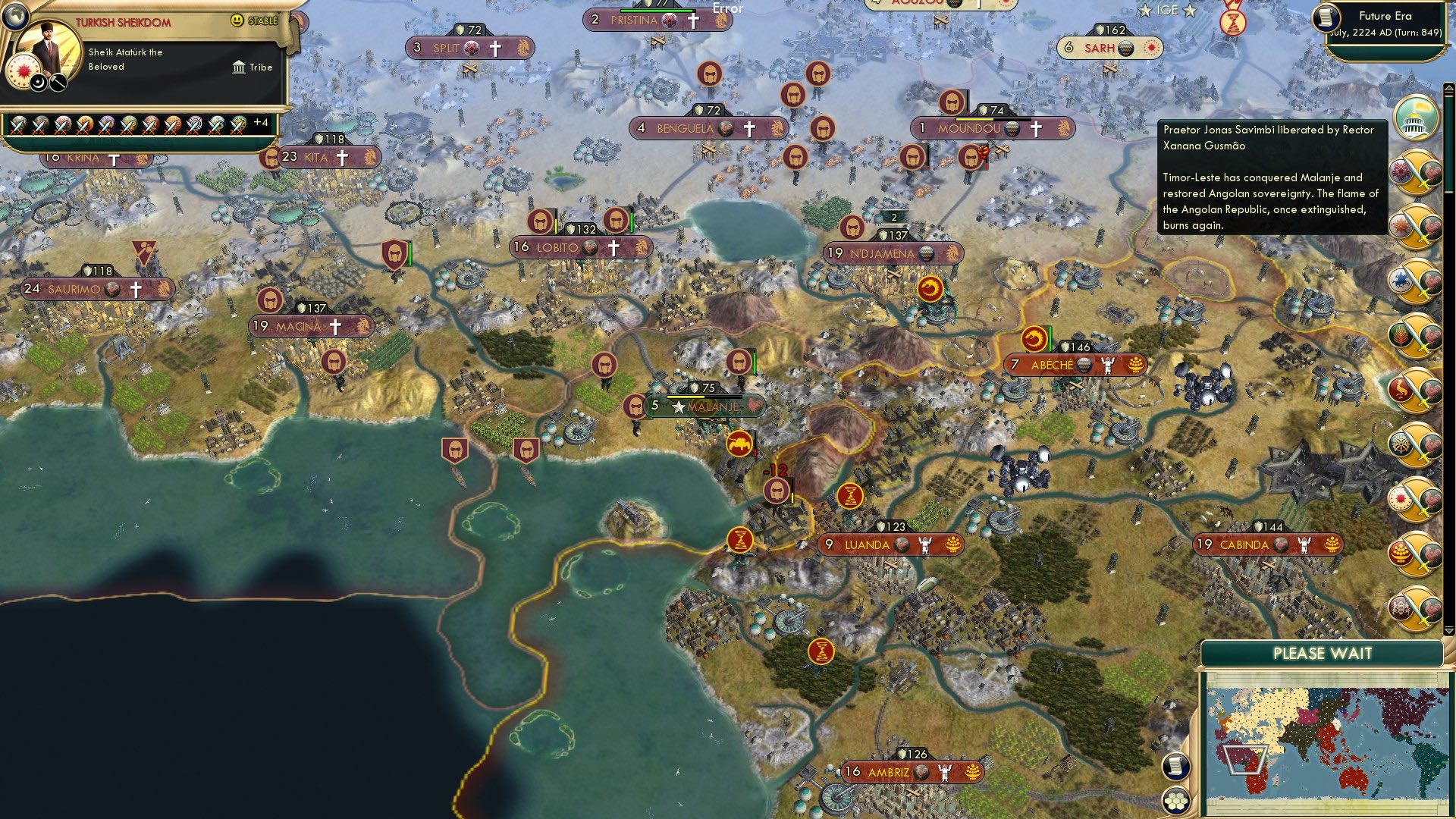Click the crescent moon religion icon on the civ panel
Image resolution: width=1456 pixels, height=819 pixels.
pos(38,83)
